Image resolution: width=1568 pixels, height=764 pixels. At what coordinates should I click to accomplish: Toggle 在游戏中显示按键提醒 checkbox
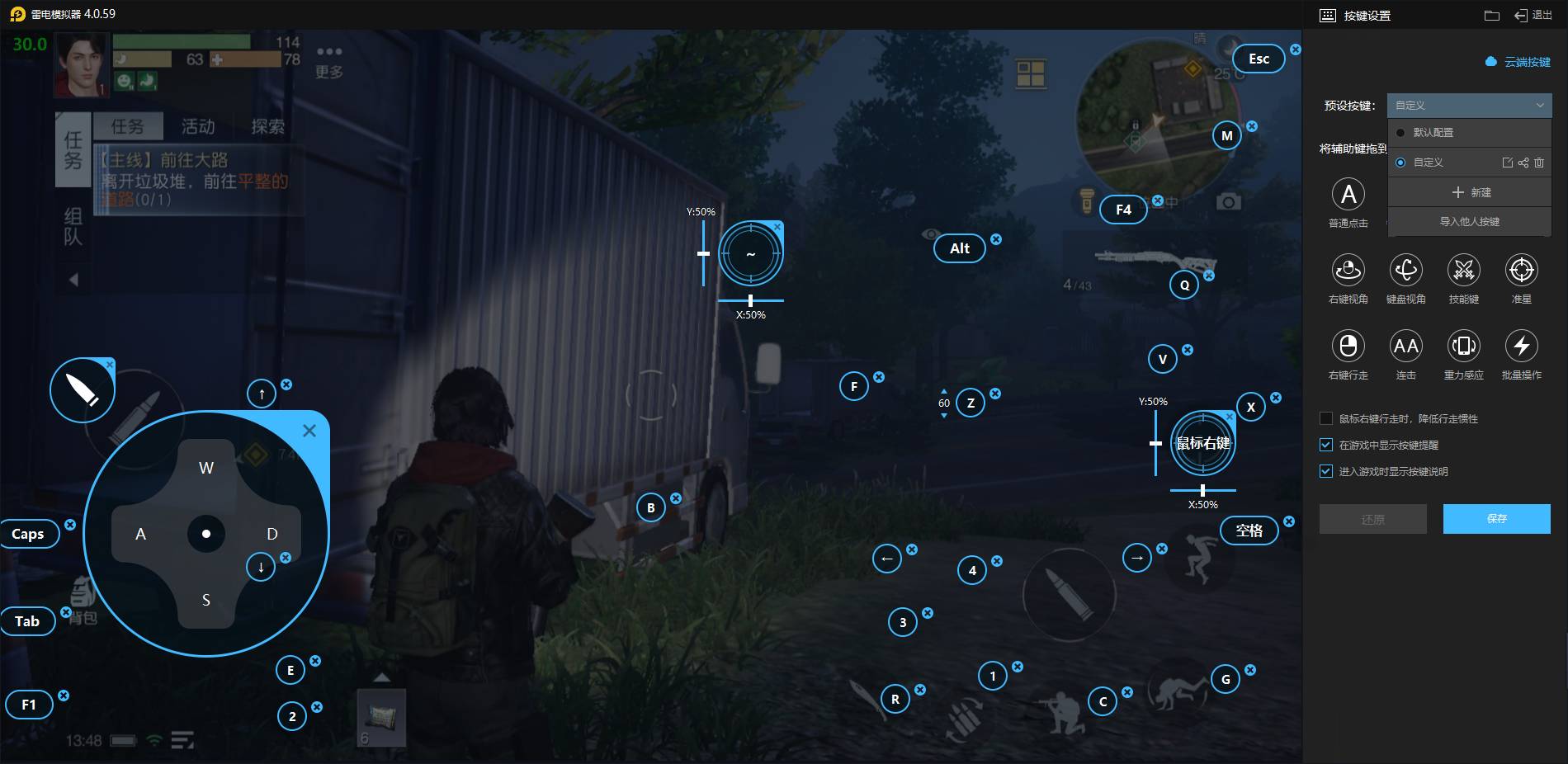coord(1326,446)
